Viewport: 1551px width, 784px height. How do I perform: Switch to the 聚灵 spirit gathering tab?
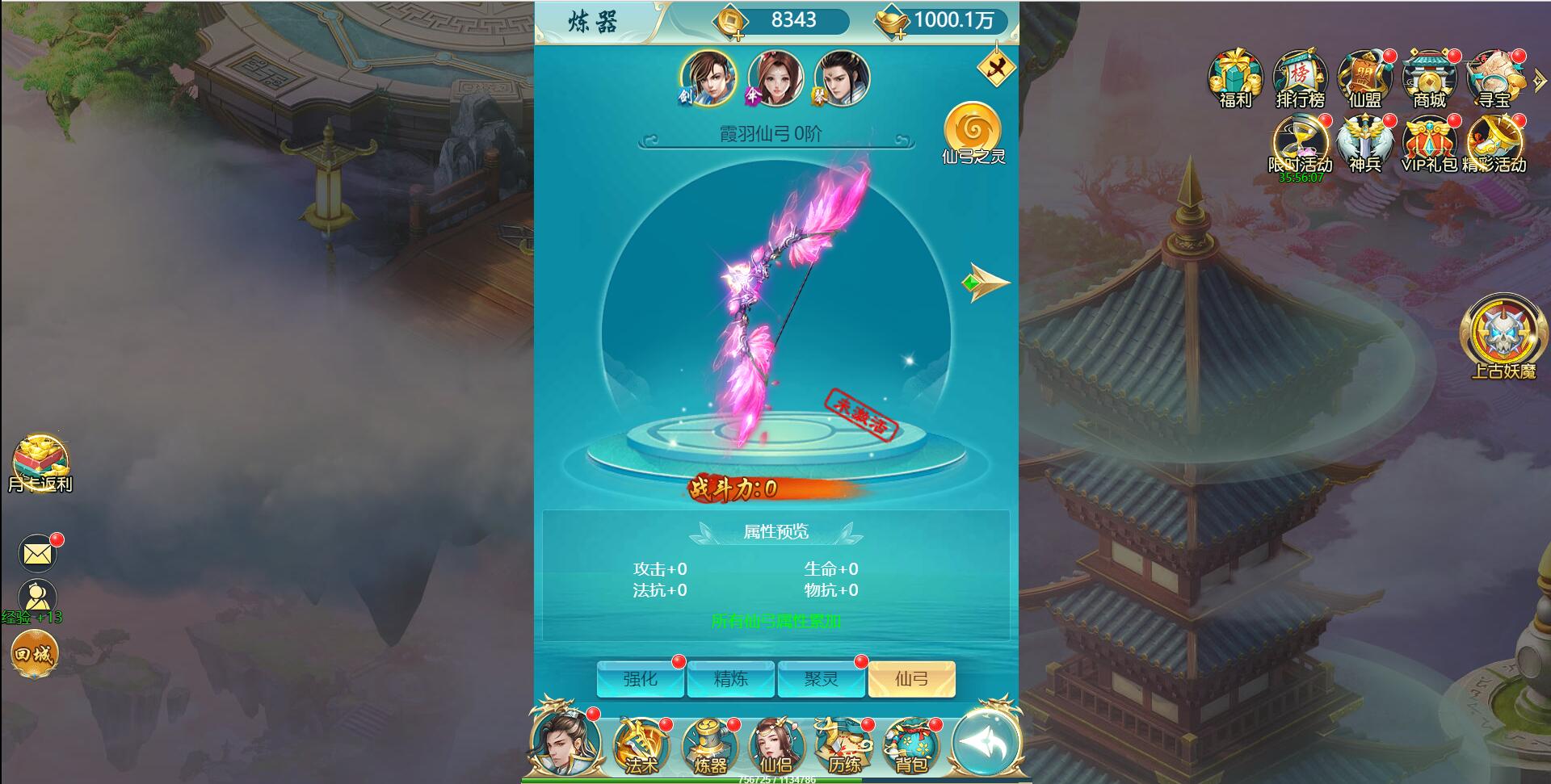click(822, 679)
